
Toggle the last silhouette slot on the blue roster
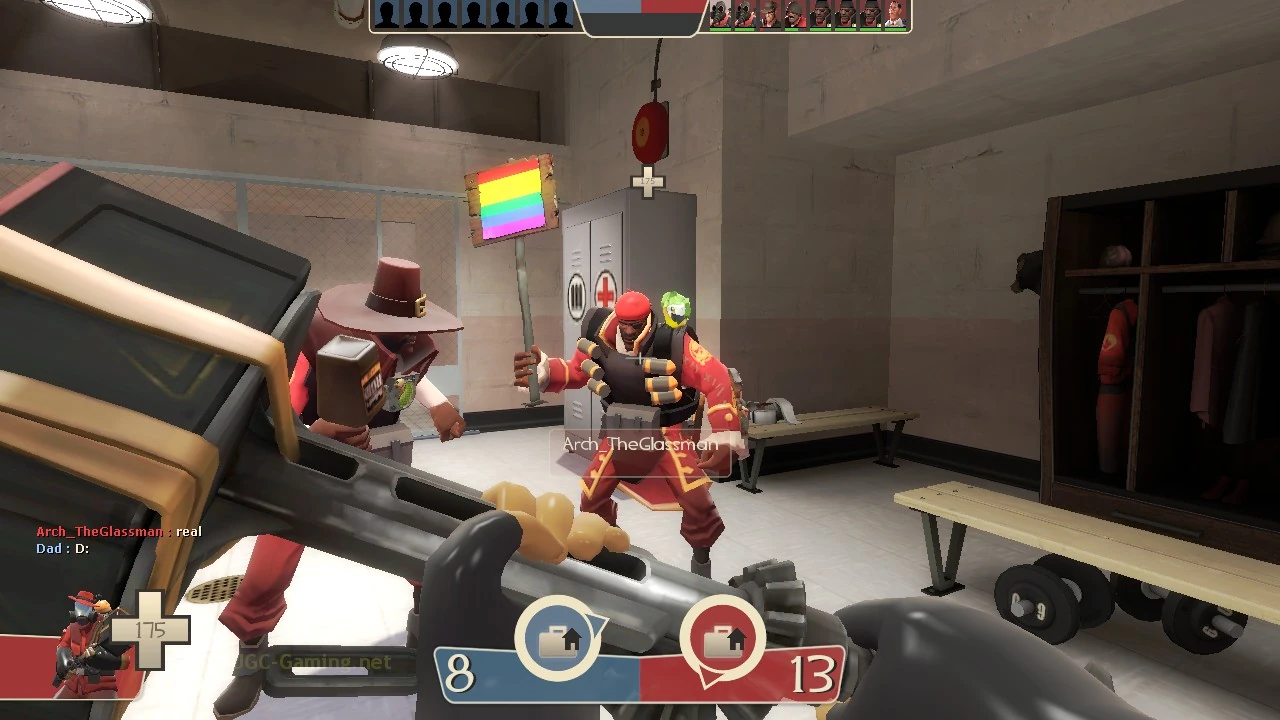coord(559,13)
